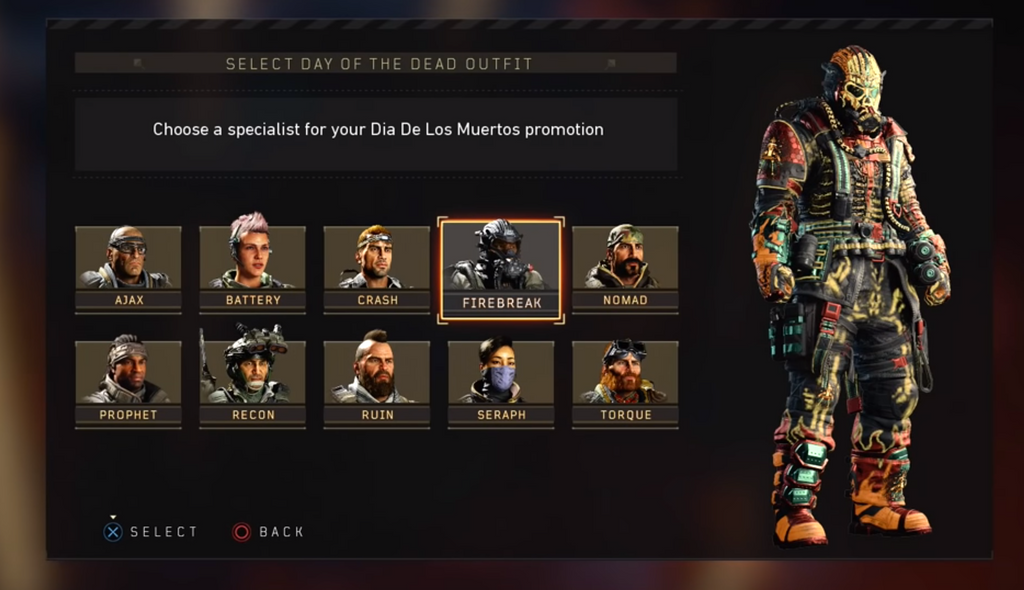The image size is (1024, 590).
Task: Choose Torque as your specialist
Action: (x=625, y=383)
